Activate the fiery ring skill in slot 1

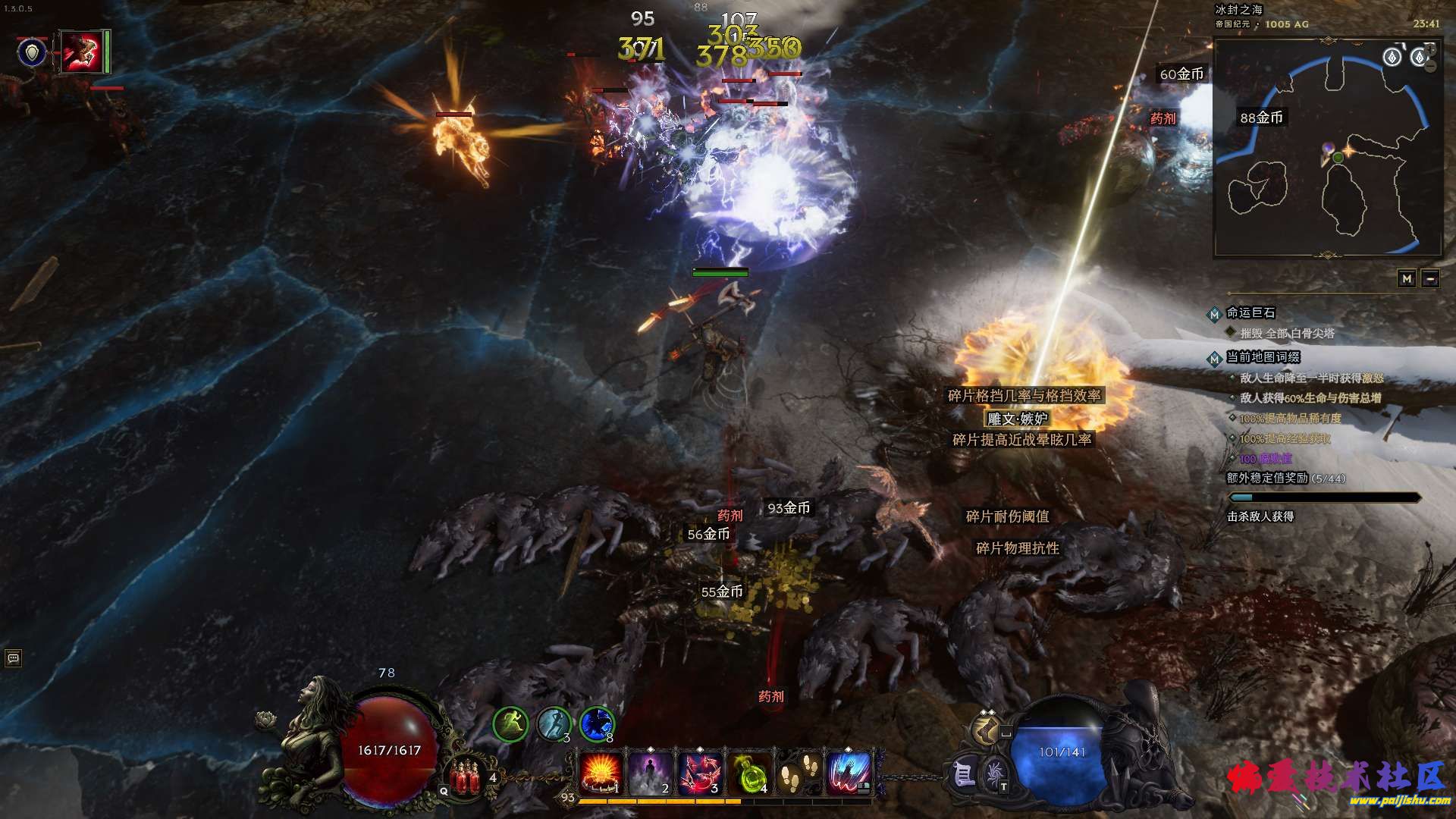click(x=601, y=771)
